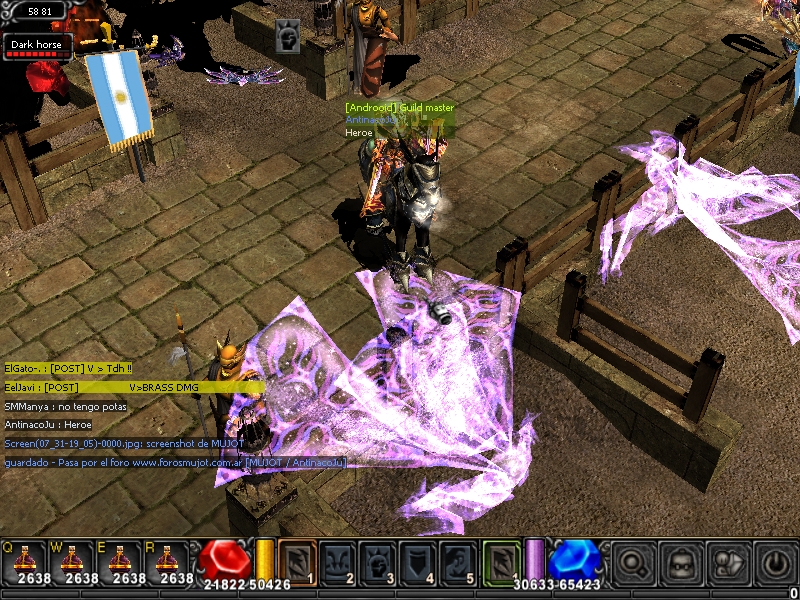Select skill slot 5 on the hotbar
Screen dimensions: 800x600
coord(458,563)
